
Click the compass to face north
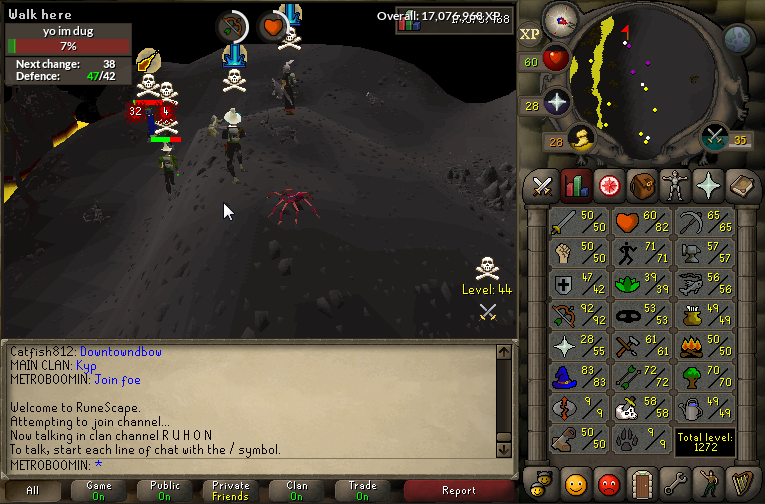pyautogui.click(x=560, y=19)
